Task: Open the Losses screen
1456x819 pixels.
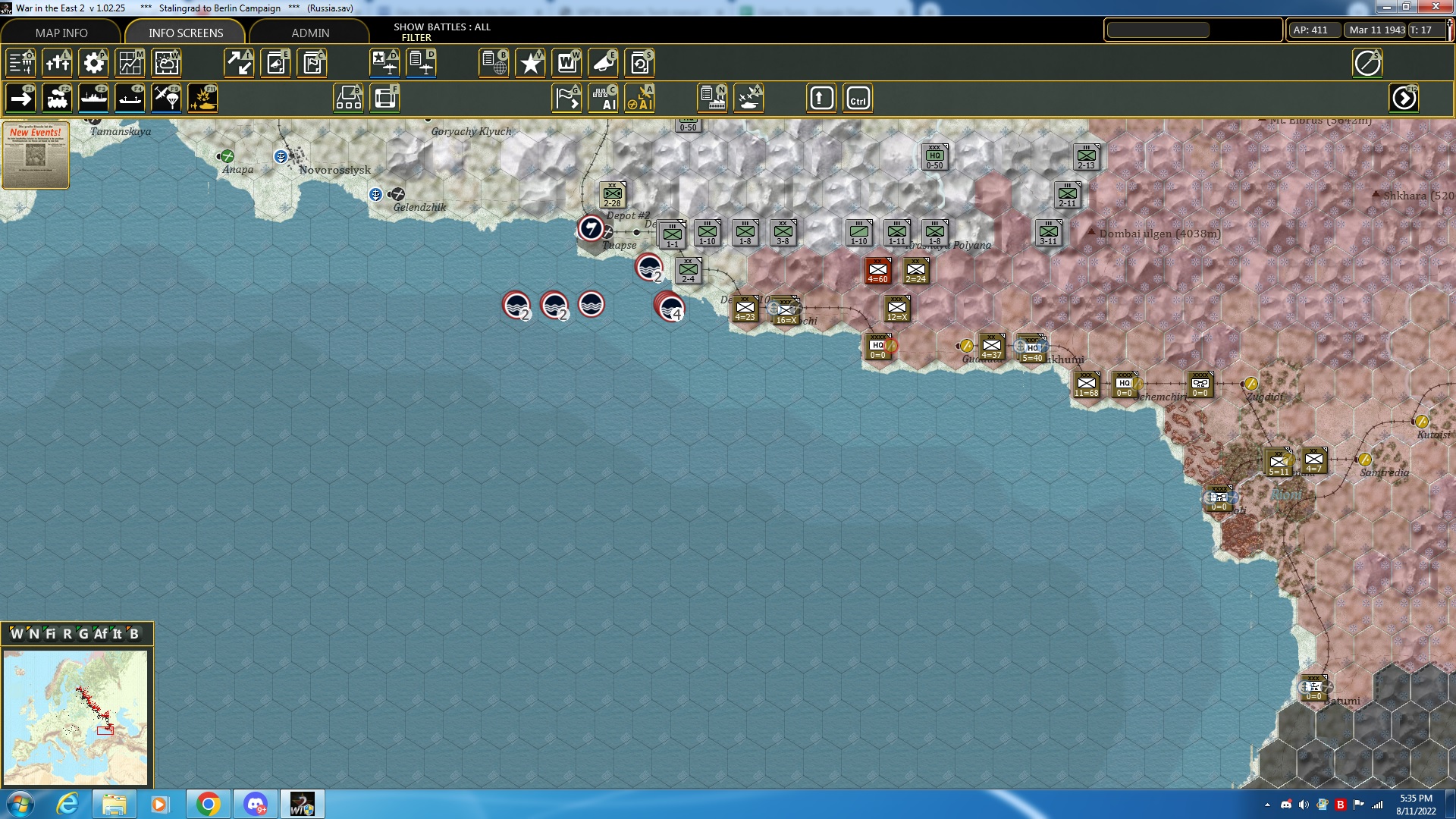Action: (58, 63)
